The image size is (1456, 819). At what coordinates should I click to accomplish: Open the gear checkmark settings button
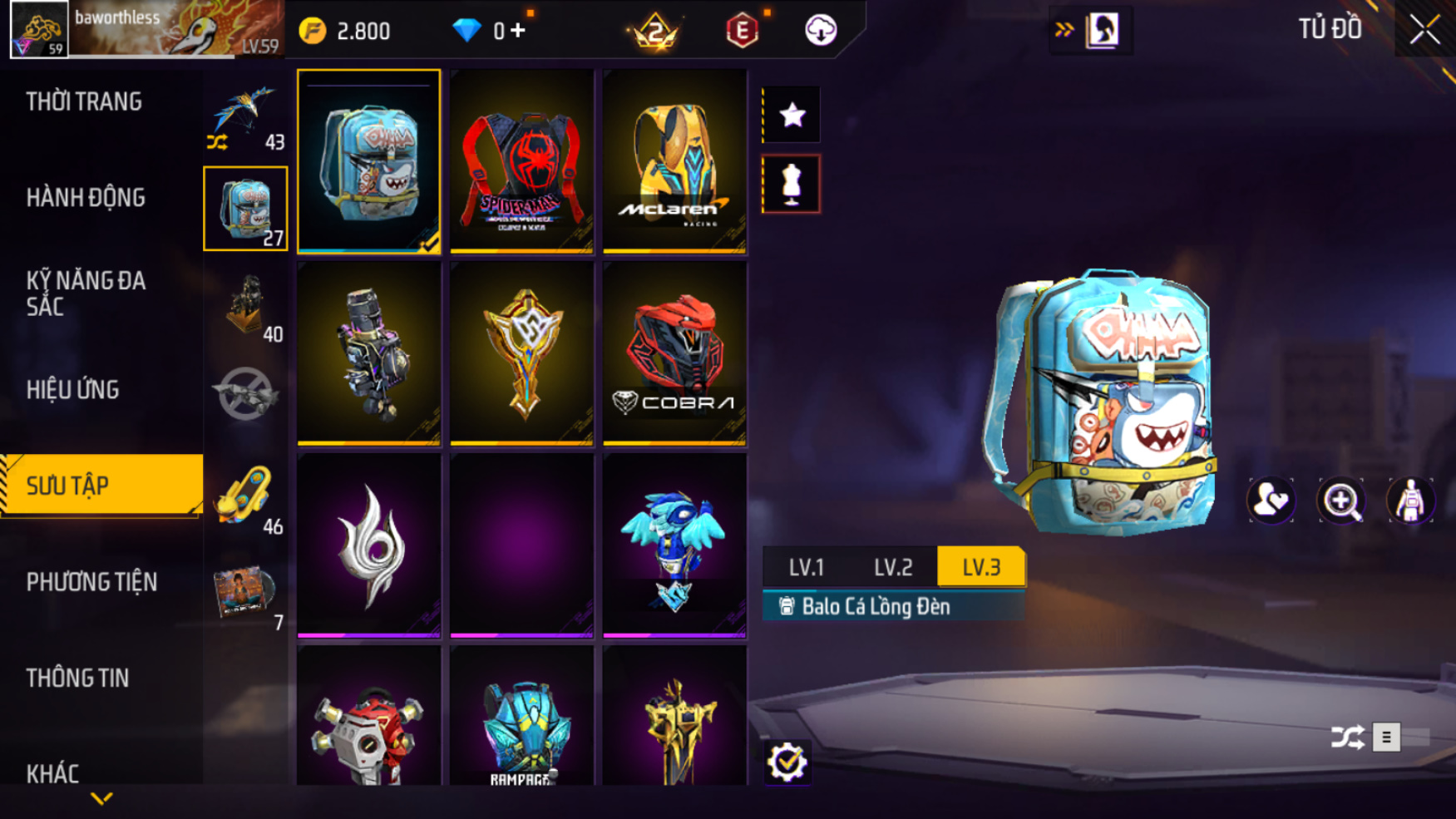pos(787,762)
